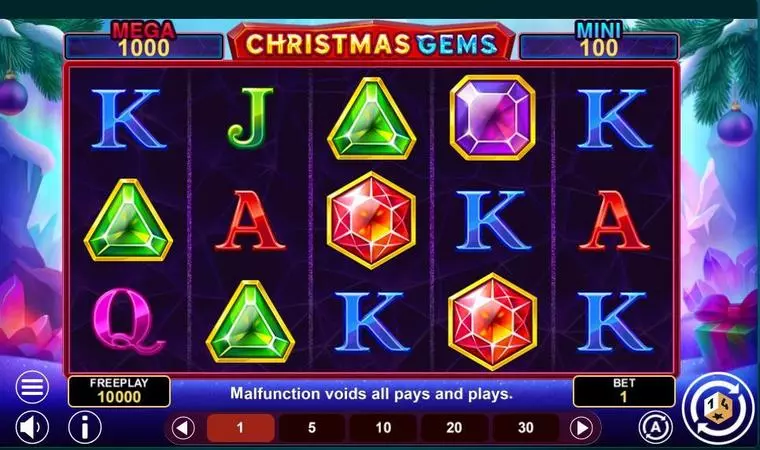Select bet value 5
This screenshot has height=450, width=760.
pyautogui.click(x=312, y=428)
